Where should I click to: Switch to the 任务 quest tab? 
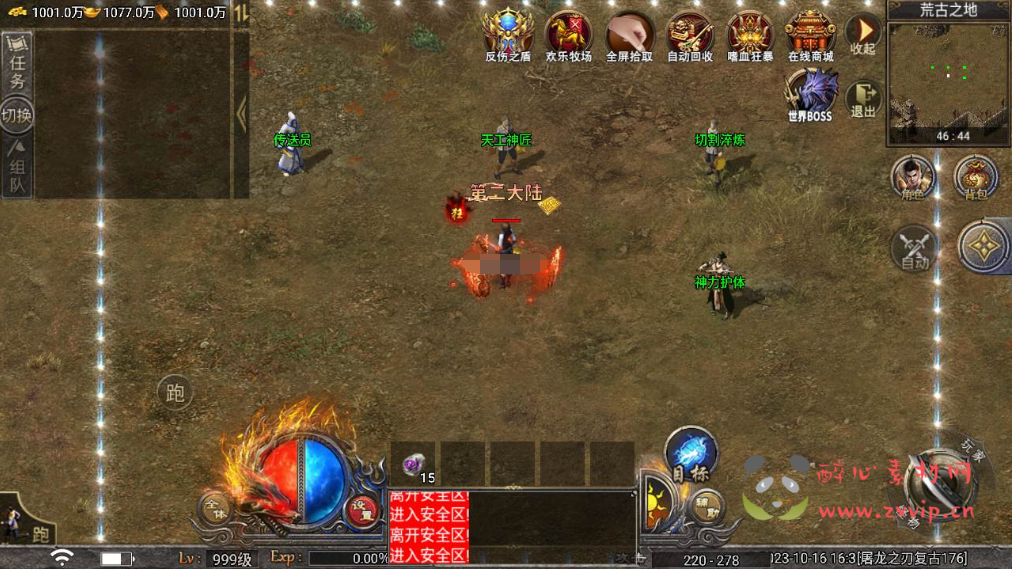(x=18, y=68)
